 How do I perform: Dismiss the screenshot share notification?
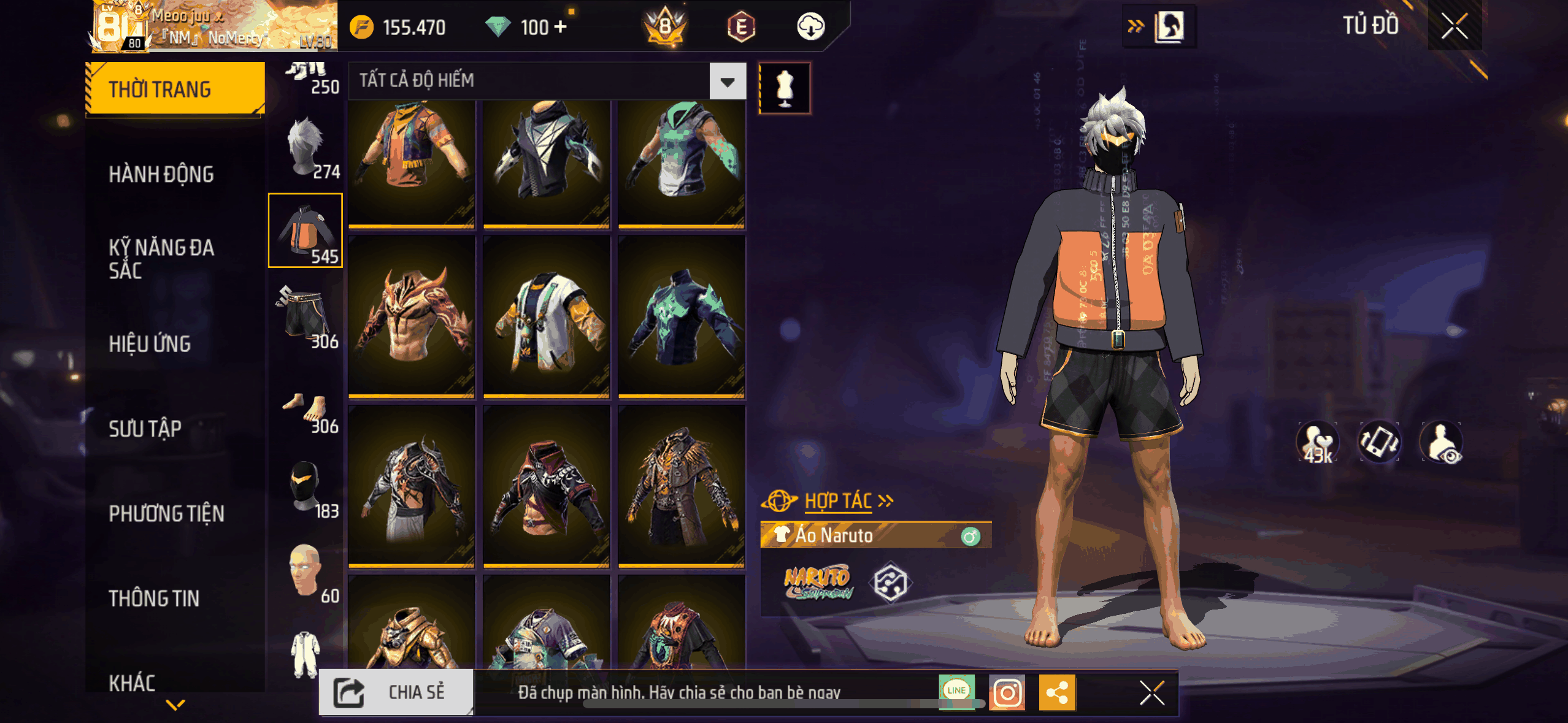1151,693
